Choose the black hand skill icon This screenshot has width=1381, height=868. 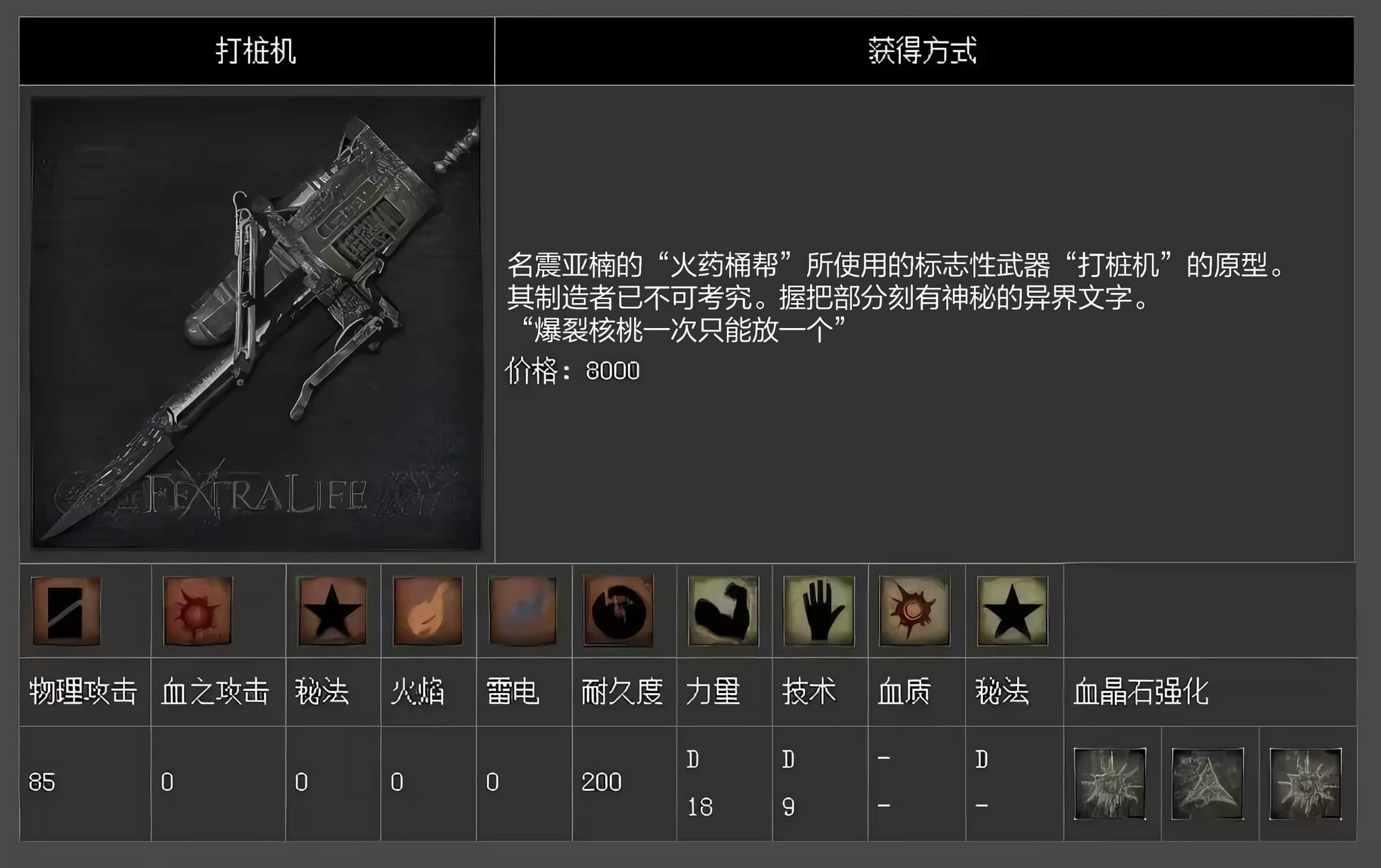pyautogui.click(x=819, y=611)
